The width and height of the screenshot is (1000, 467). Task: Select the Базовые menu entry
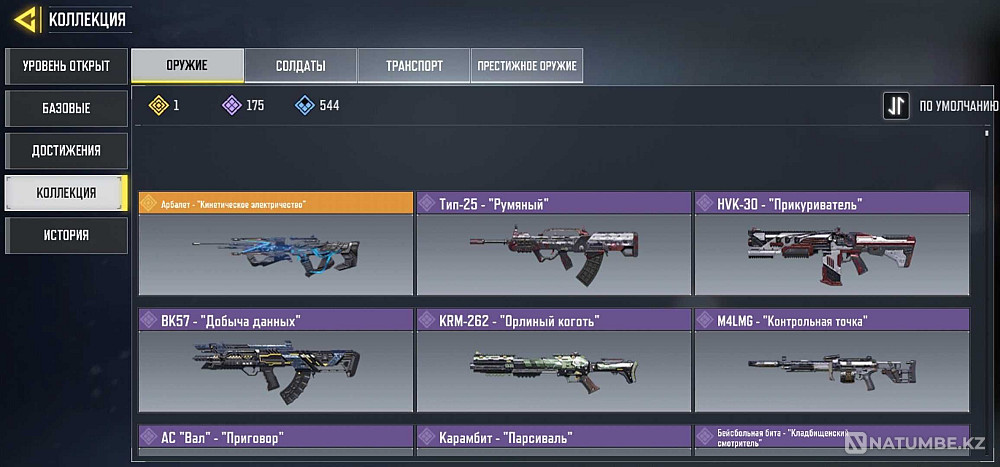pyautogui.click(x=66, y=108)
